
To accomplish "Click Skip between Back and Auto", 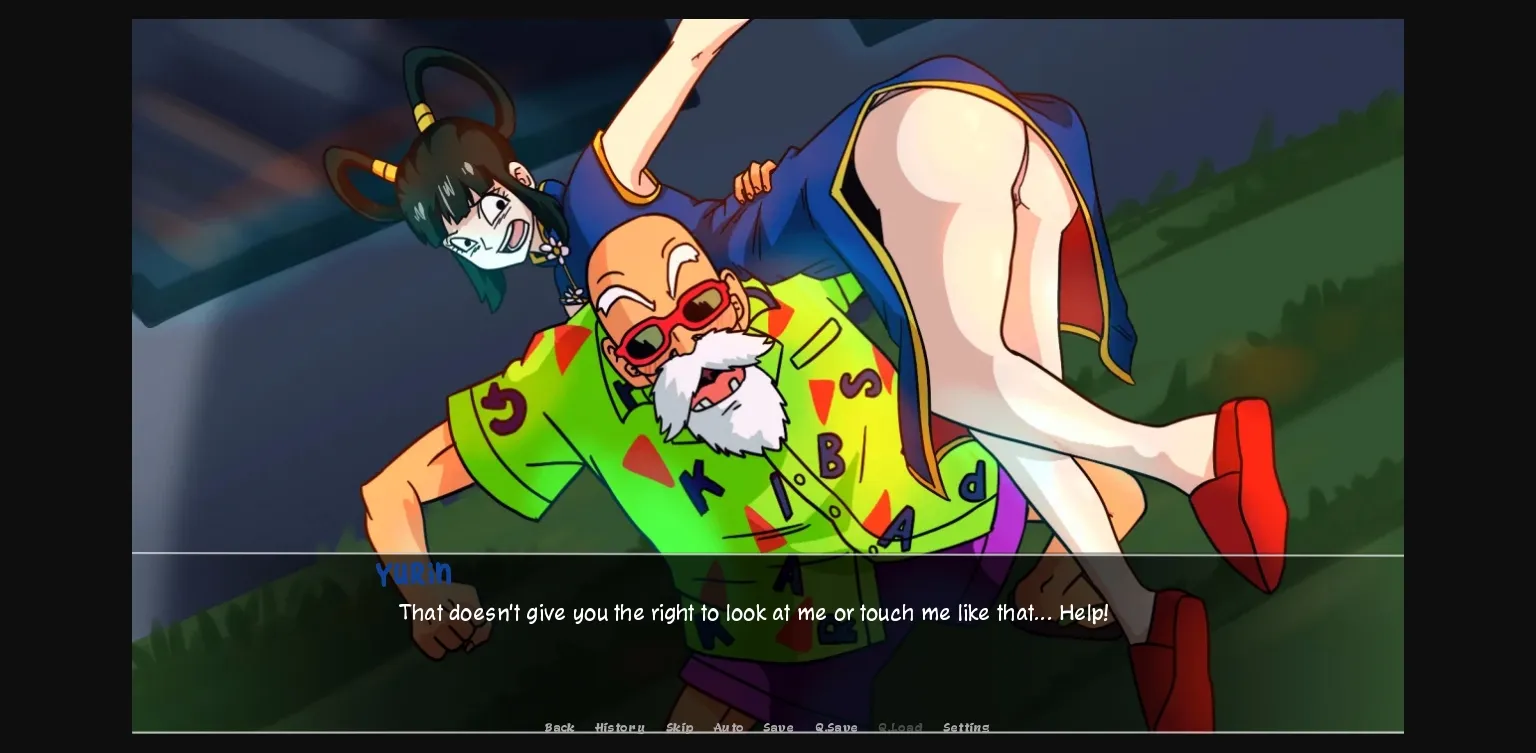I will pyautogui.click(x=680, y=728).
